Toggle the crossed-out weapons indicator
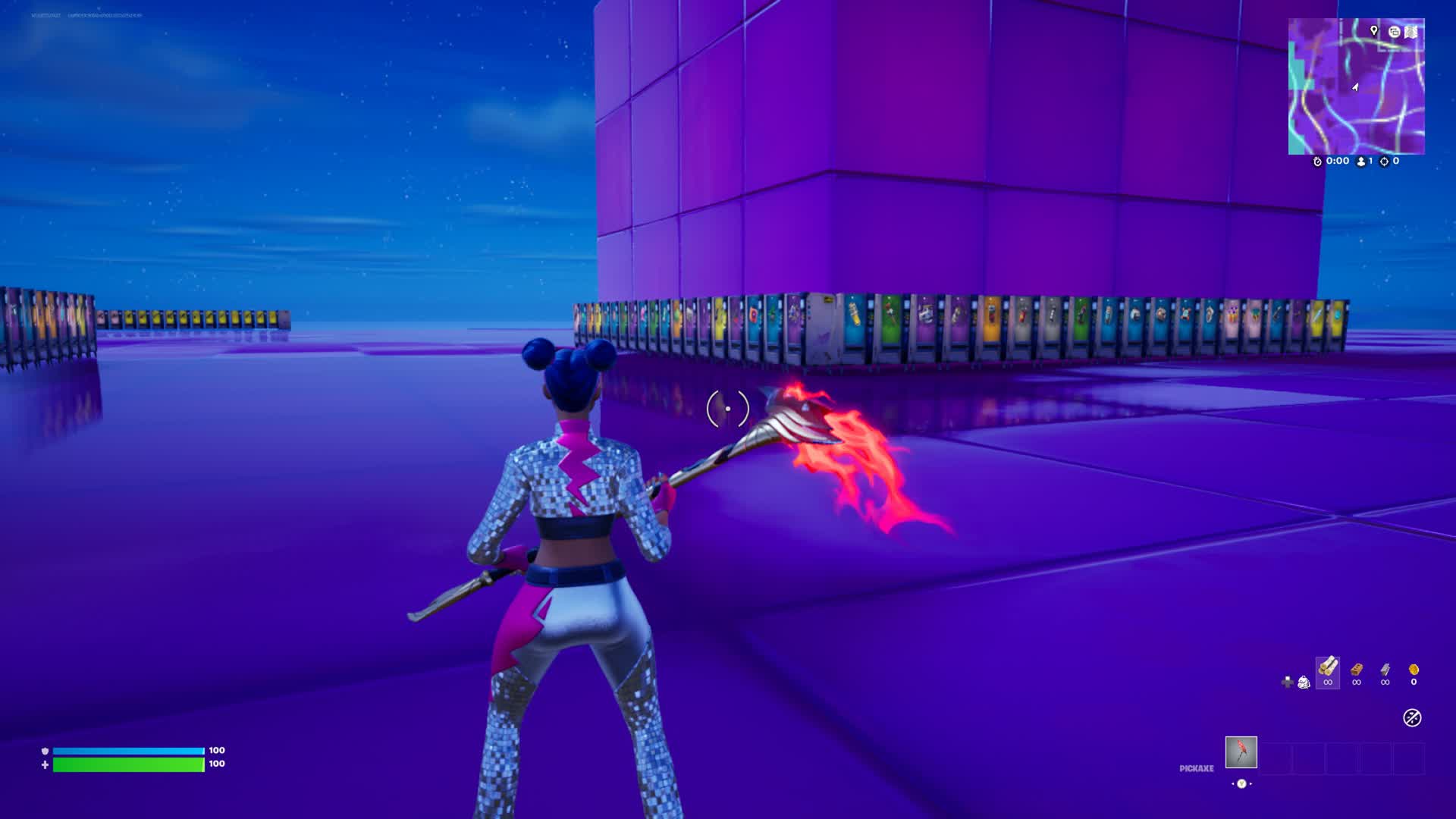The image size is (1456, 819). point(1412,717)
